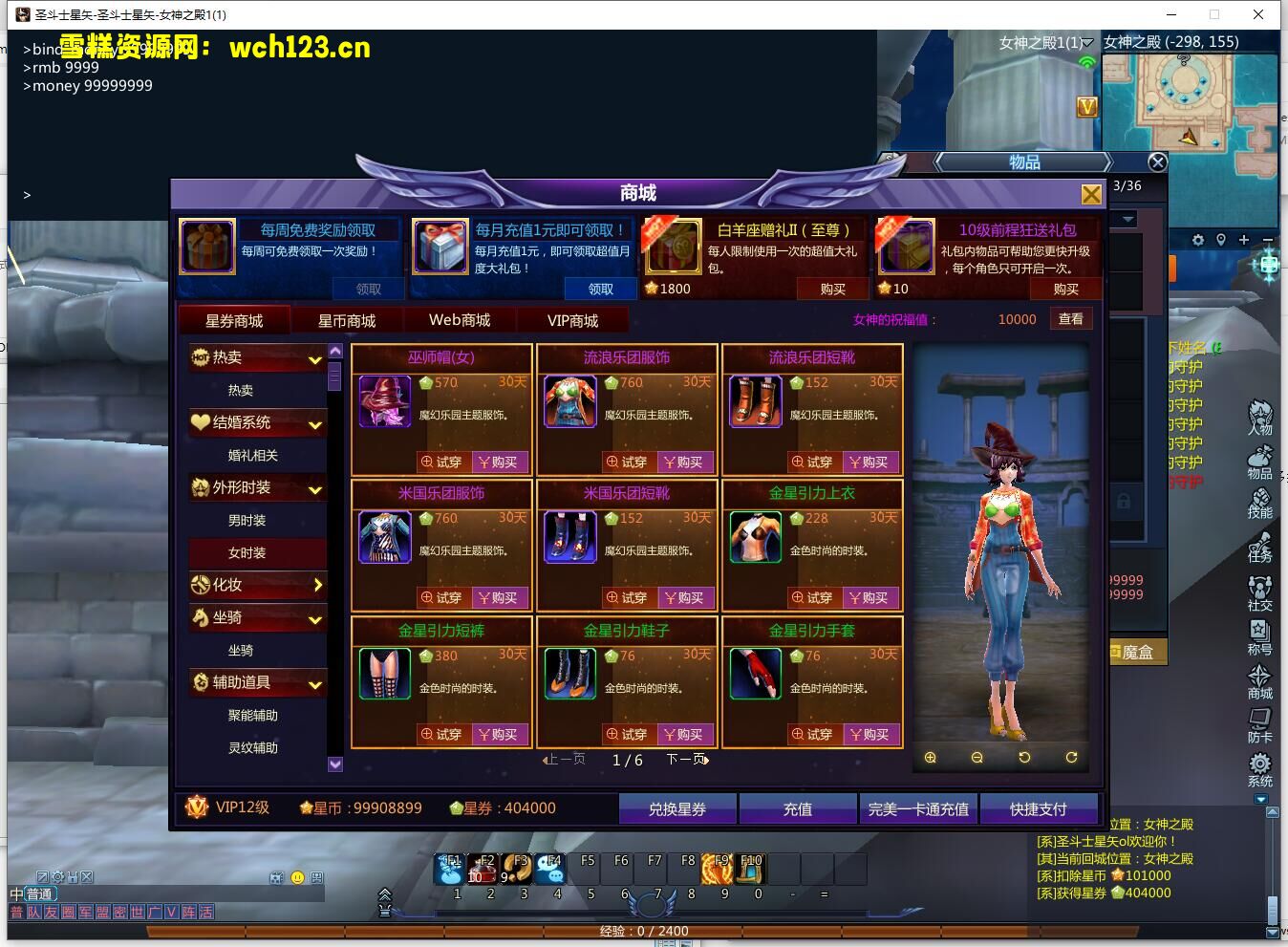The image size is (1288, 947).
Task: Rotate the character preview clockwise
Action: point(1071,757)
